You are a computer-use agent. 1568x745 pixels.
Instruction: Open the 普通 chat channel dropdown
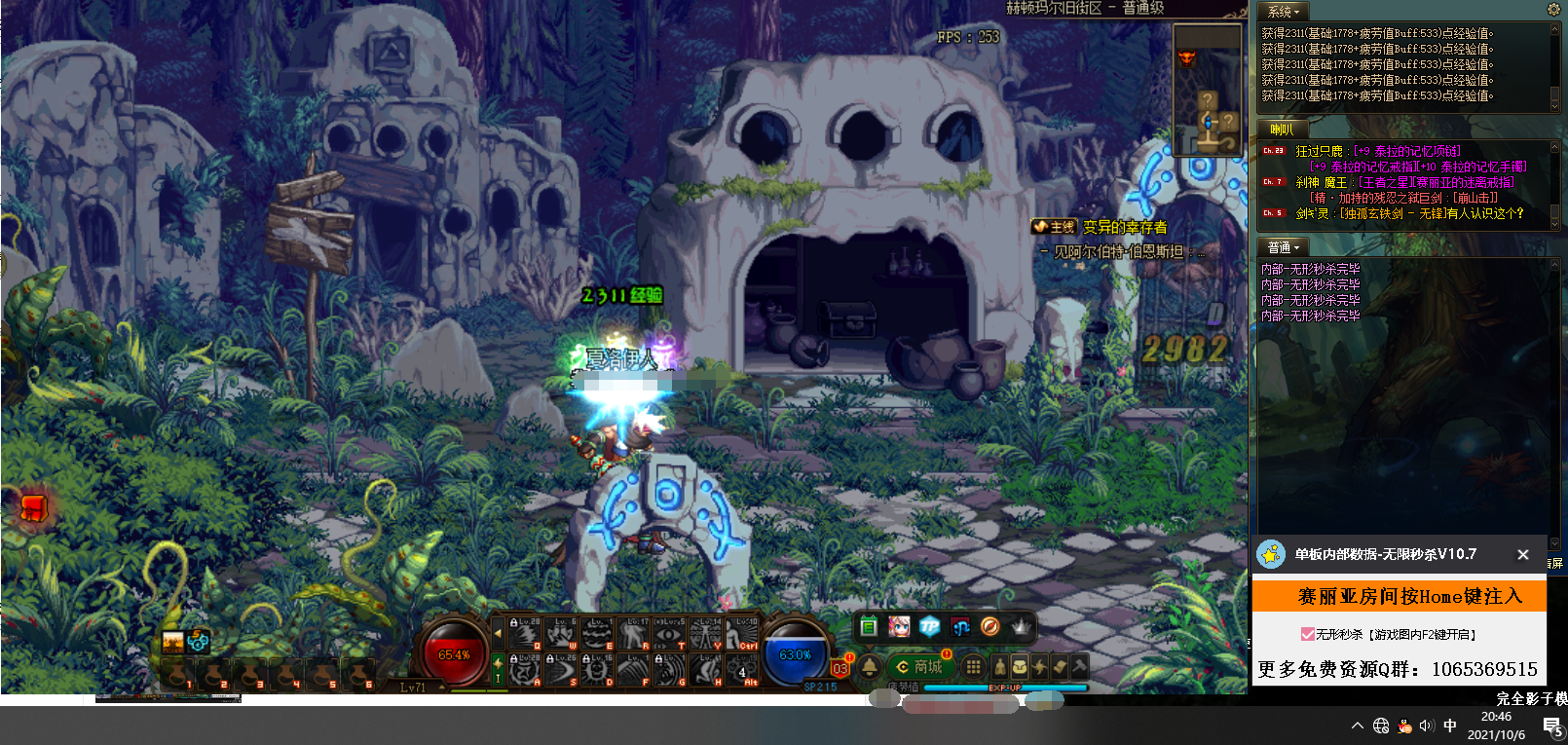click(x=1284, y=247)
